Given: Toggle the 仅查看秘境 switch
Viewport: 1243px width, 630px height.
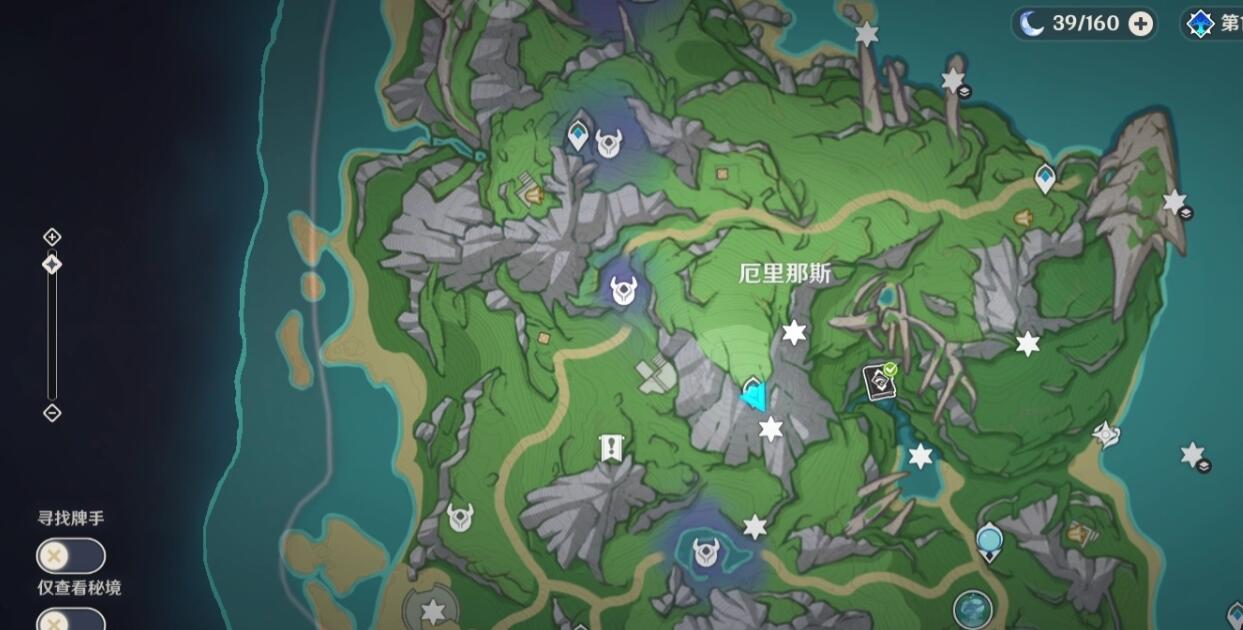Looking at the screenshot, I should click(71, 620).
